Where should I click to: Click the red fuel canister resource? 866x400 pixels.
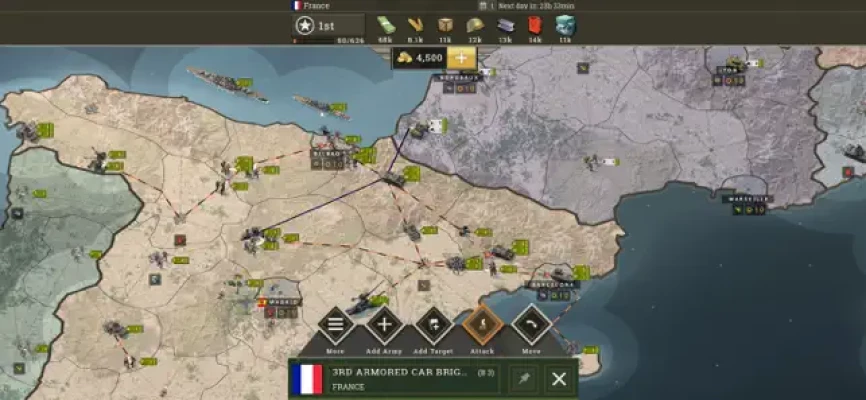[x=535, y=25]
